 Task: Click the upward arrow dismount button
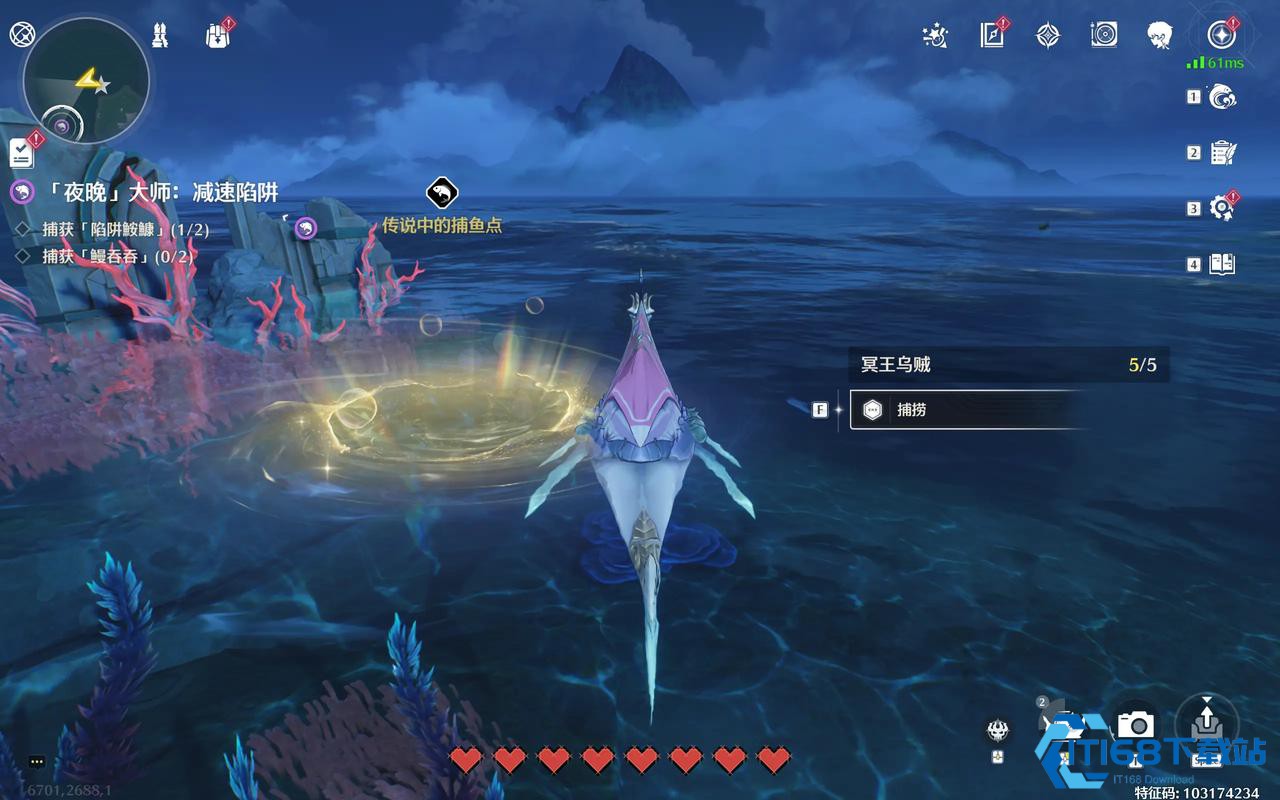coord(1207,719)
